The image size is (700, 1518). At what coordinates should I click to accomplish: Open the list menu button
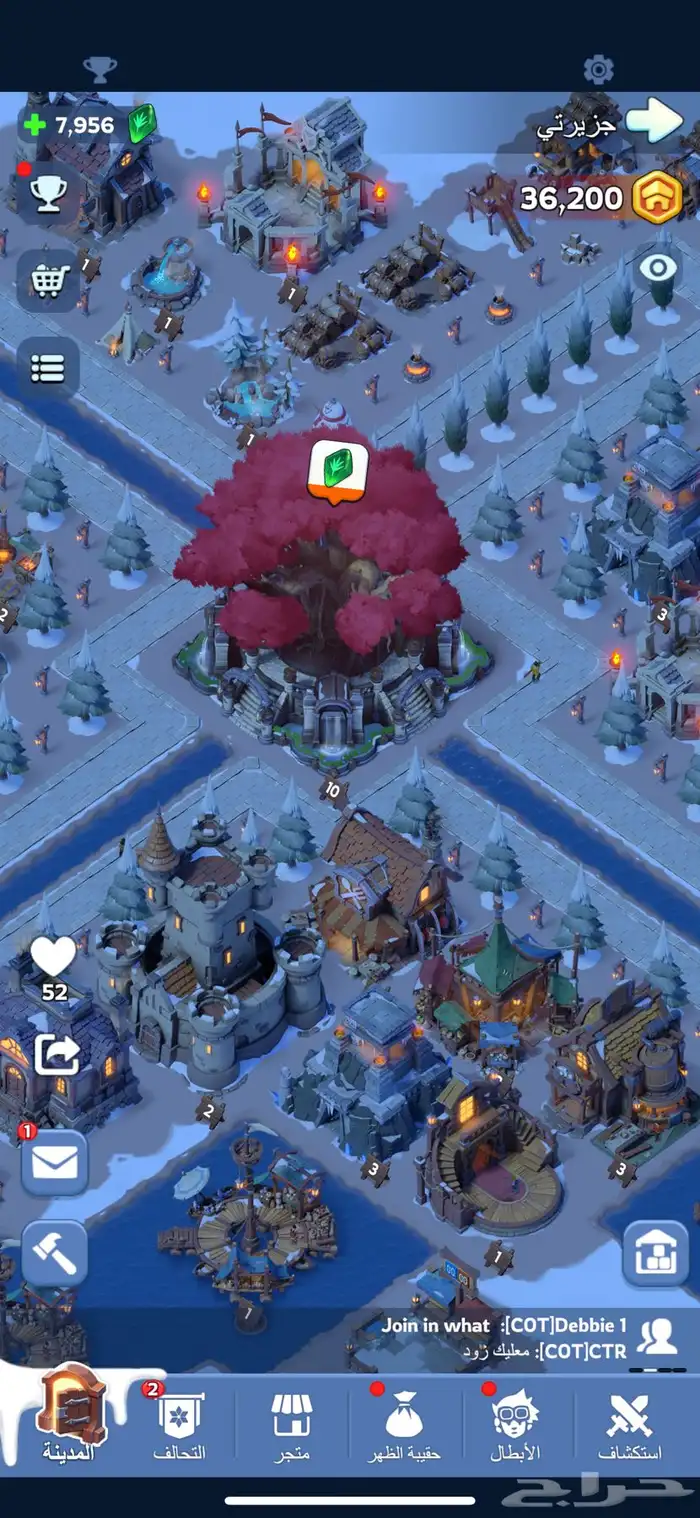[x=48, y=368]
